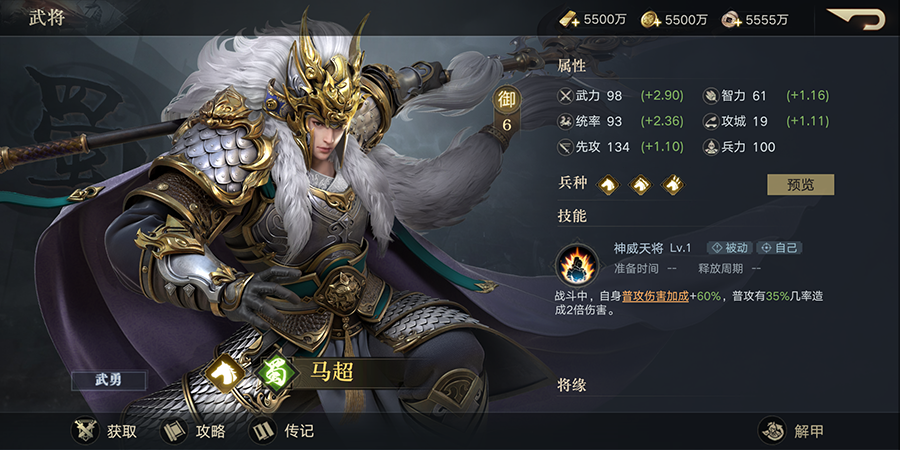900x450 pixels.
Task: Select the 武勇 tag label
Action: (x=108, y=380)
